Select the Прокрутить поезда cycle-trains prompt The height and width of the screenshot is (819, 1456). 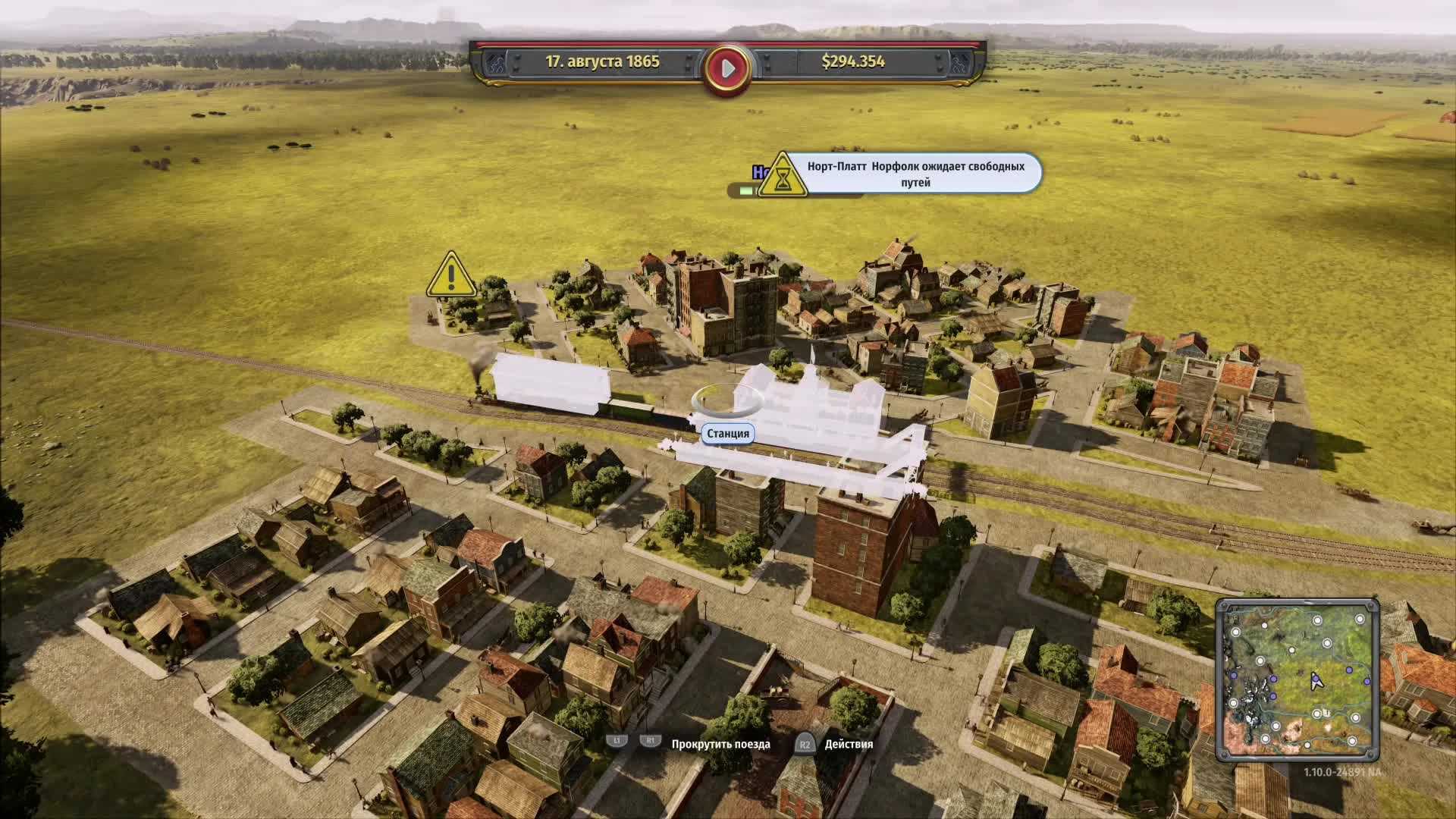(x=720, y=745)
